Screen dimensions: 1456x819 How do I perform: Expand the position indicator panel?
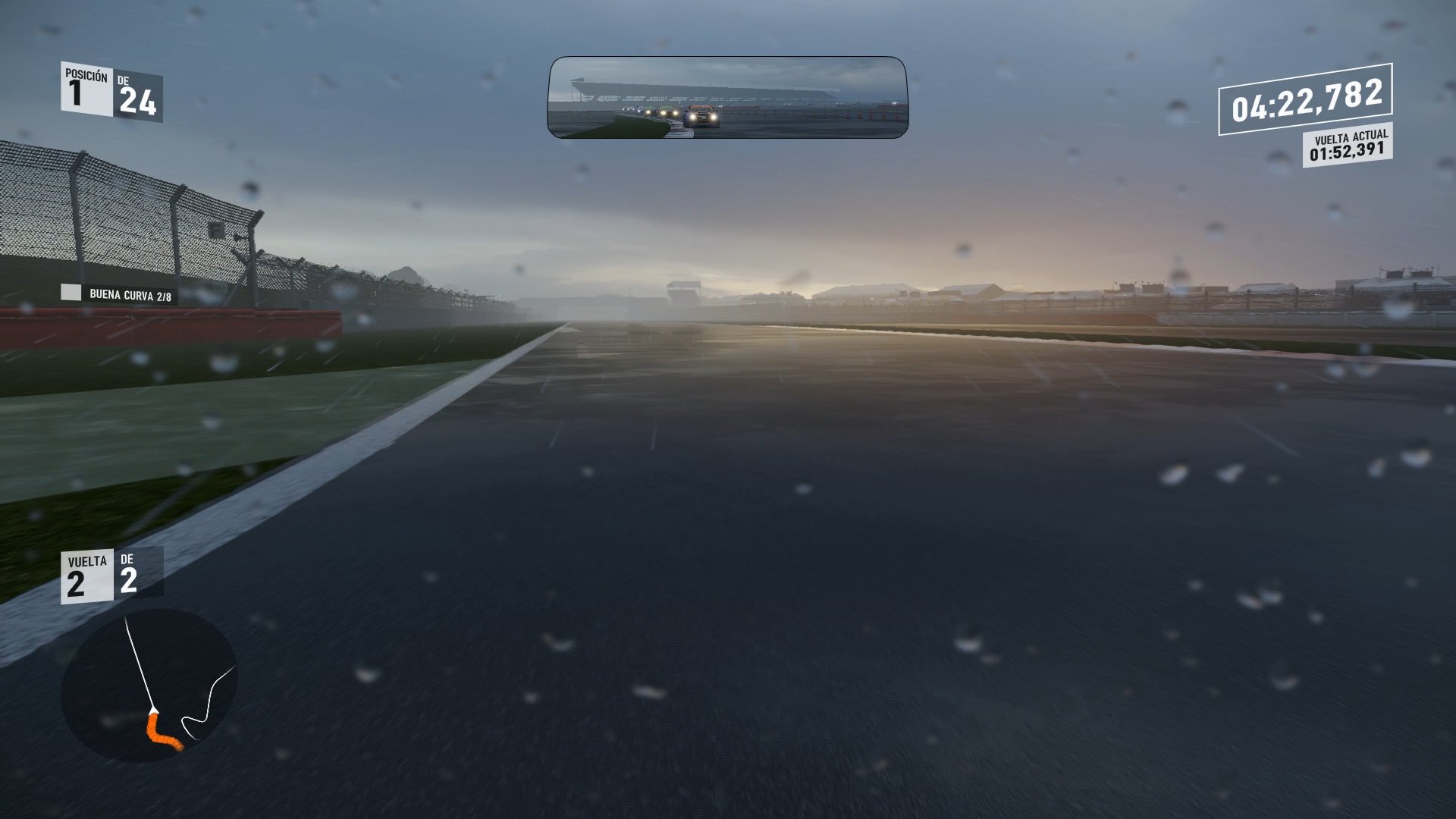(x=114, y=91)
